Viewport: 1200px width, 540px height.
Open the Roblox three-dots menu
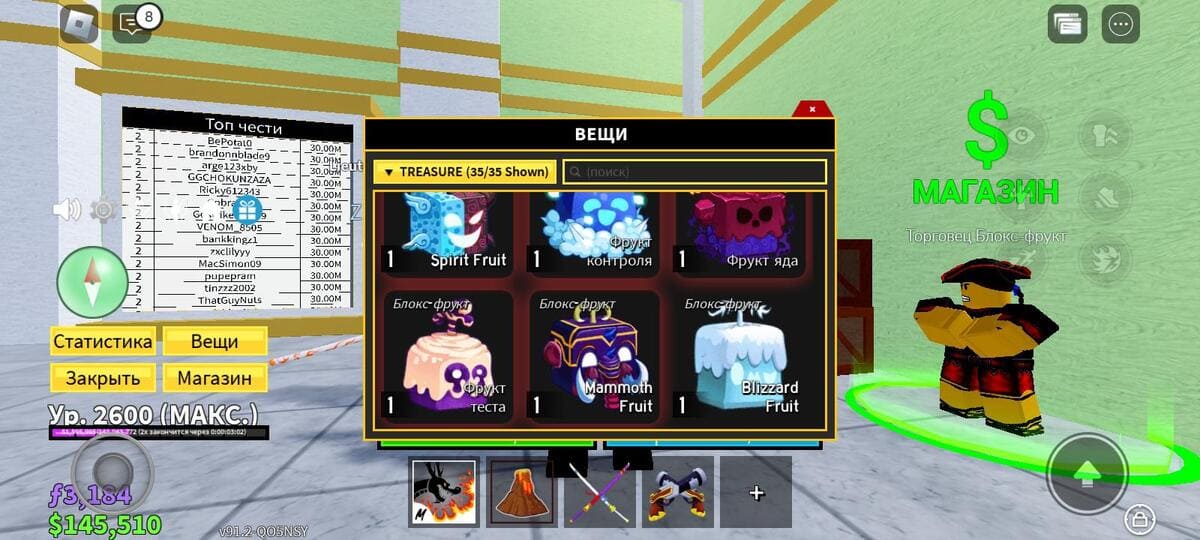[1120, 24]
